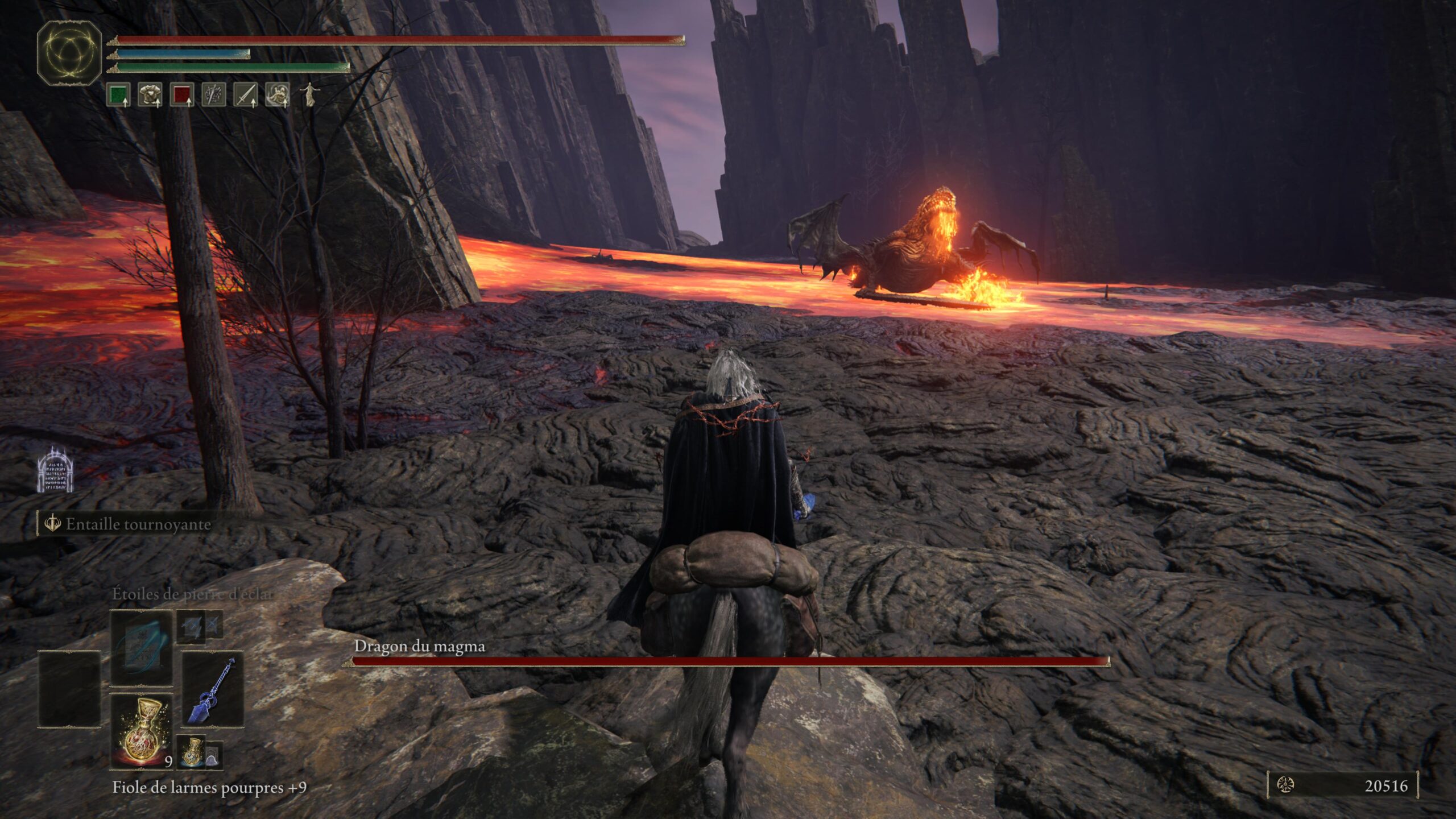
Task: Inspect the chest armor buff status icon
Action: pyautogui.click(x=150, y=94)
